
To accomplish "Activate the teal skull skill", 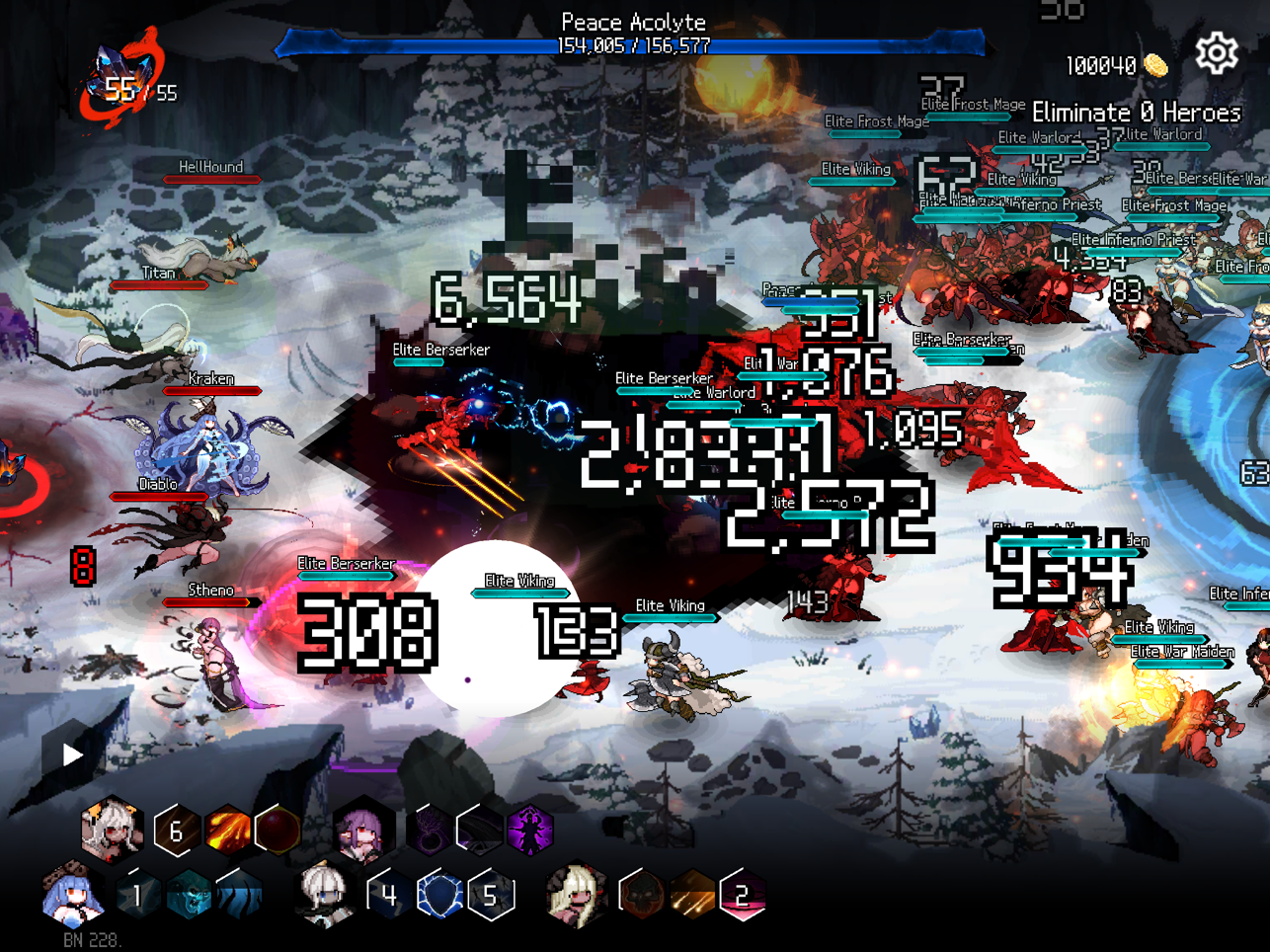I will pos(188,896).
